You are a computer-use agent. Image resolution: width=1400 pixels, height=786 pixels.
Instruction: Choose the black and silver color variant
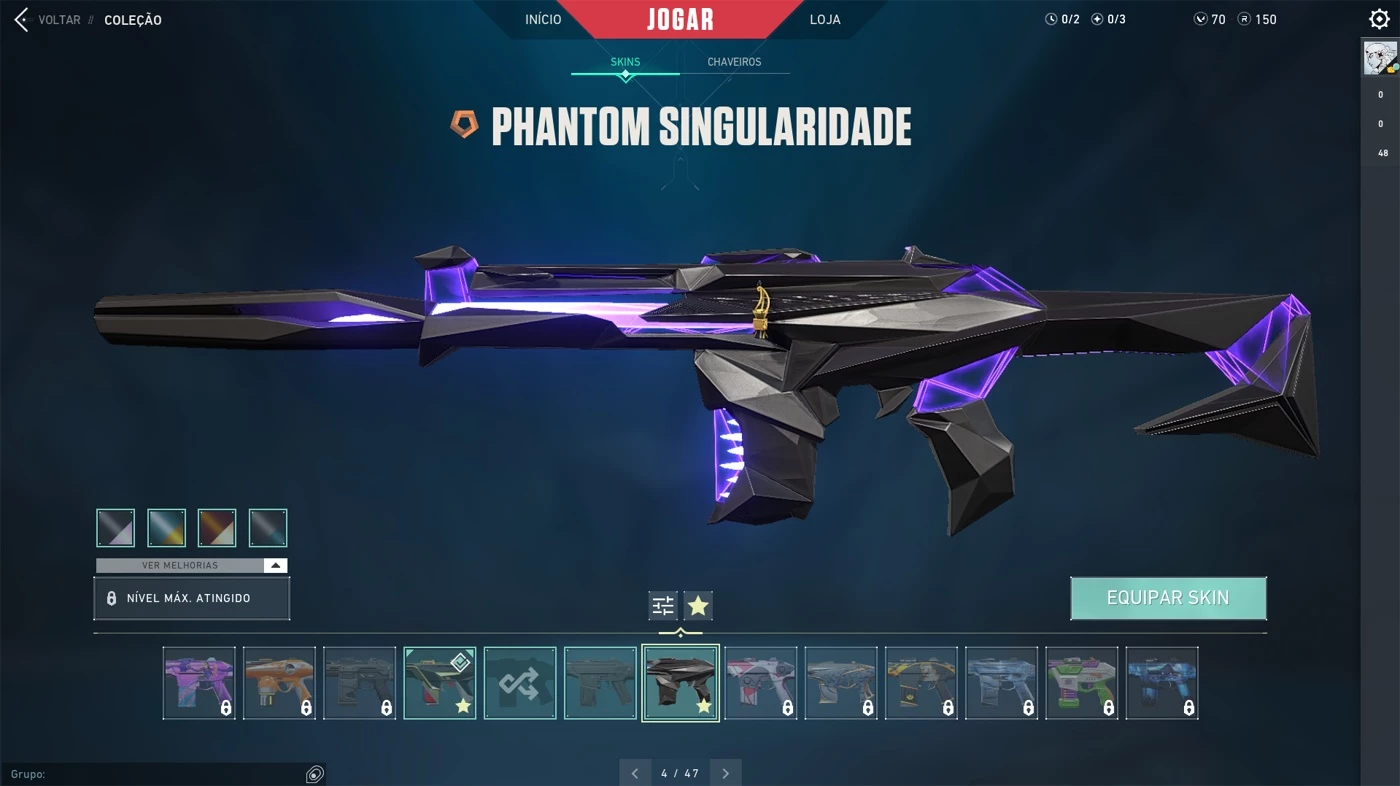(x=116, y=528)
